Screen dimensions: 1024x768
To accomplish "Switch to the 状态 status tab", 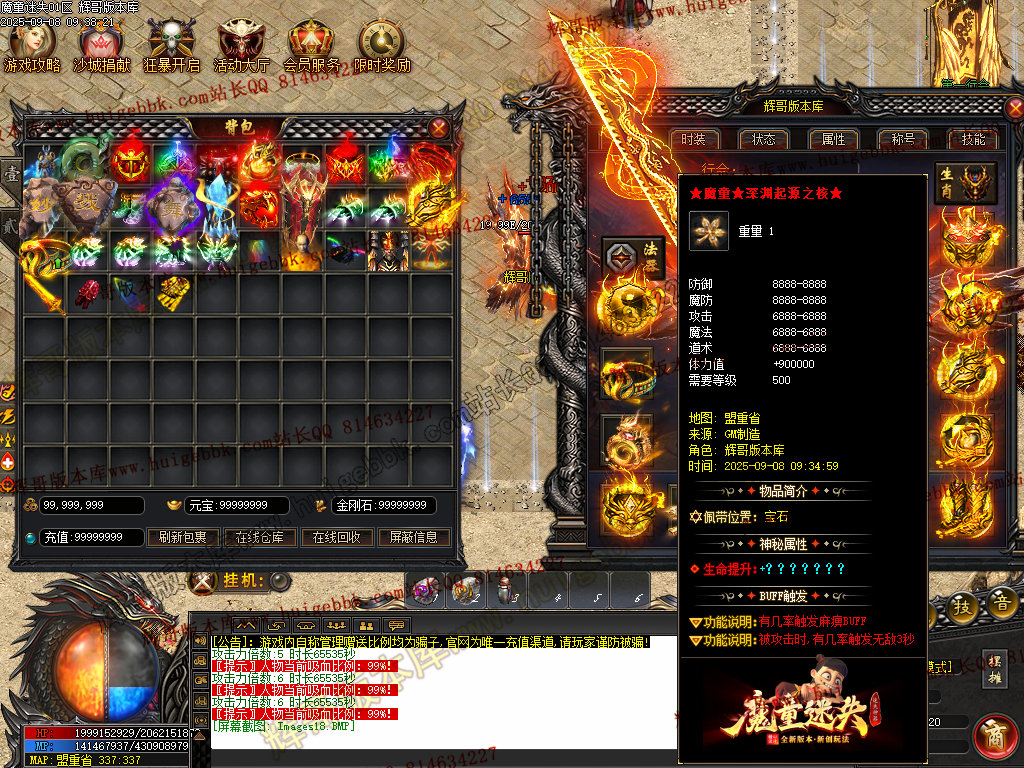I will (x=764, y=139).
